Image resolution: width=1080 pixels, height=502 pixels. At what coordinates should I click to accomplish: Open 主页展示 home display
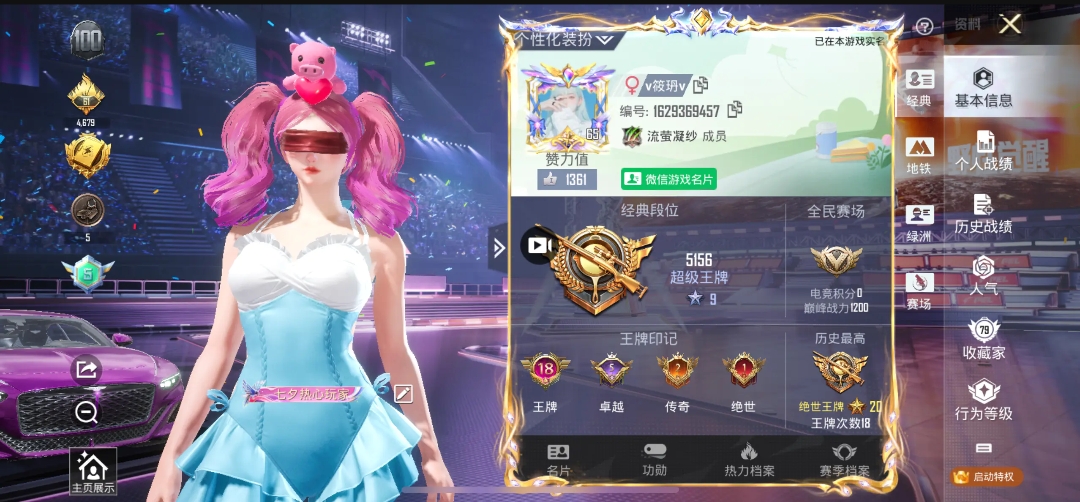click(x=92, y=472)
